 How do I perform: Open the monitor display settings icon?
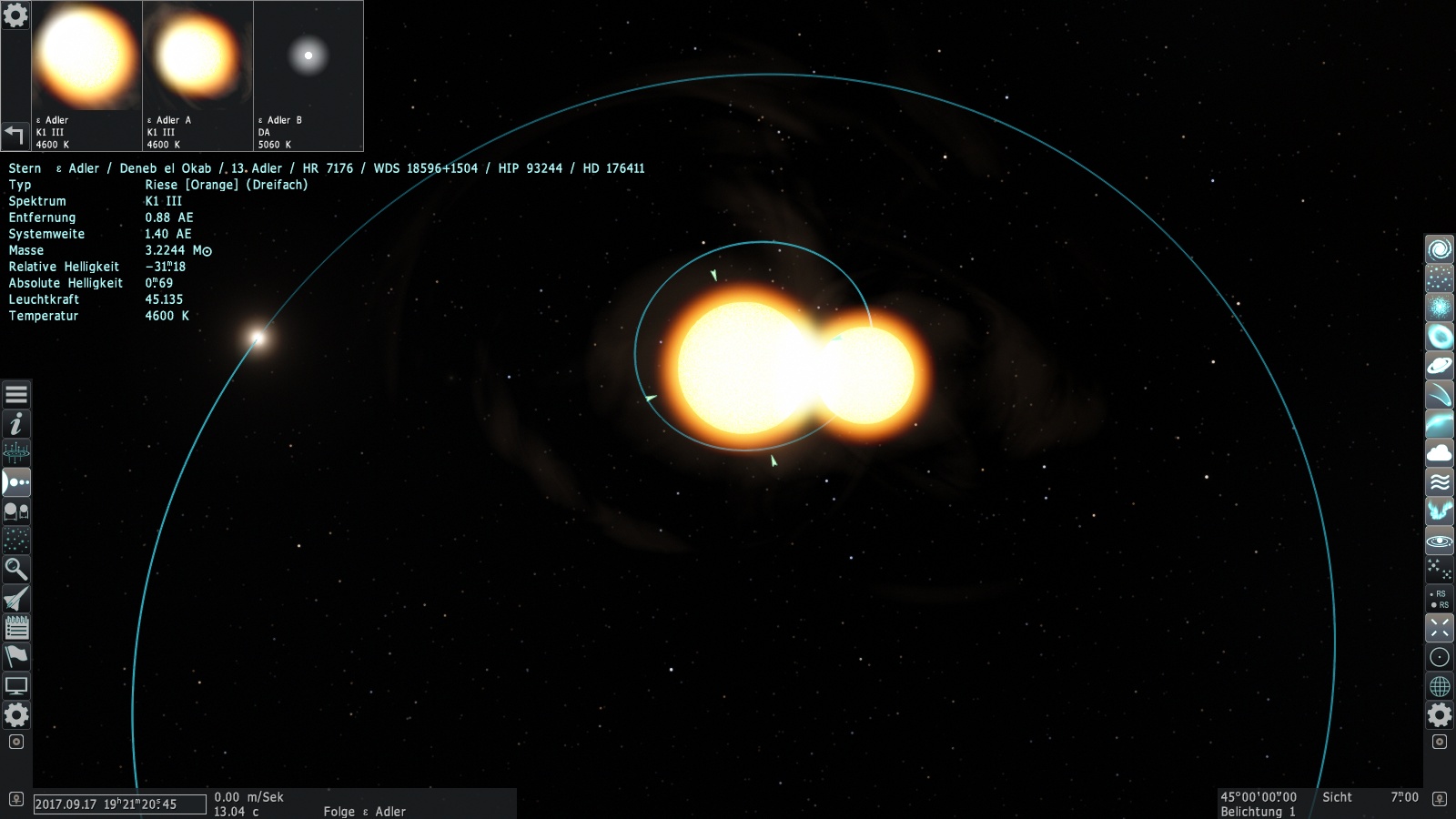[x=16, y=686]
